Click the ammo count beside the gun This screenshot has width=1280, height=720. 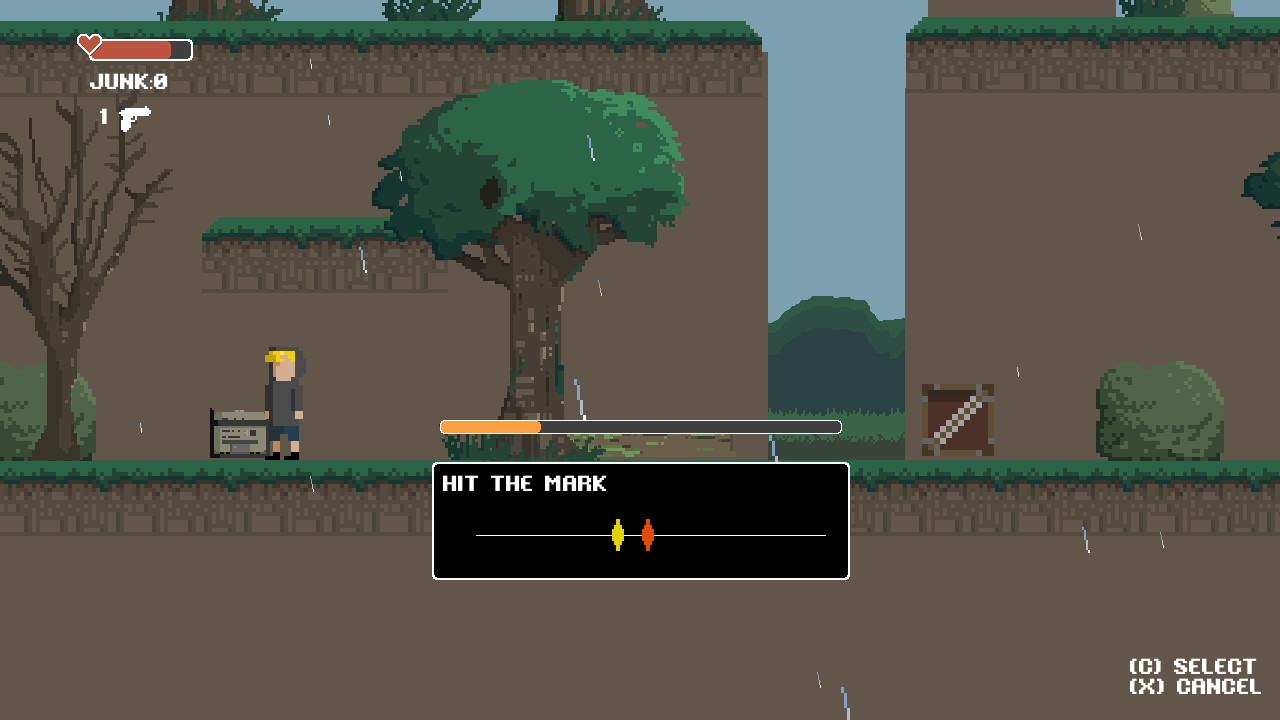[x=103, y=117]
